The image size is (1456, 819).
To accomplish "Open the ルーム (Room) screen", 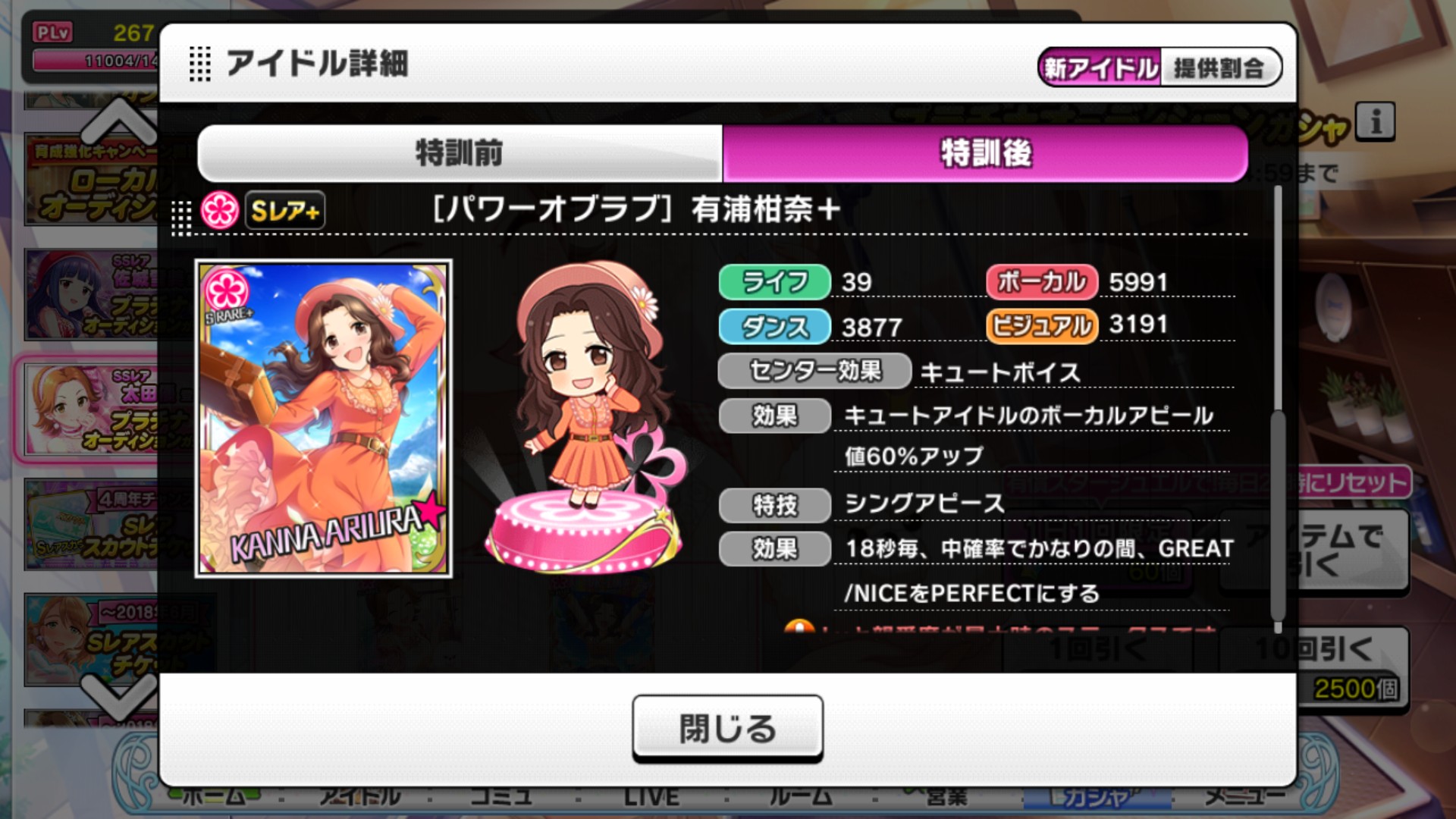I will [x=800, y=796].
